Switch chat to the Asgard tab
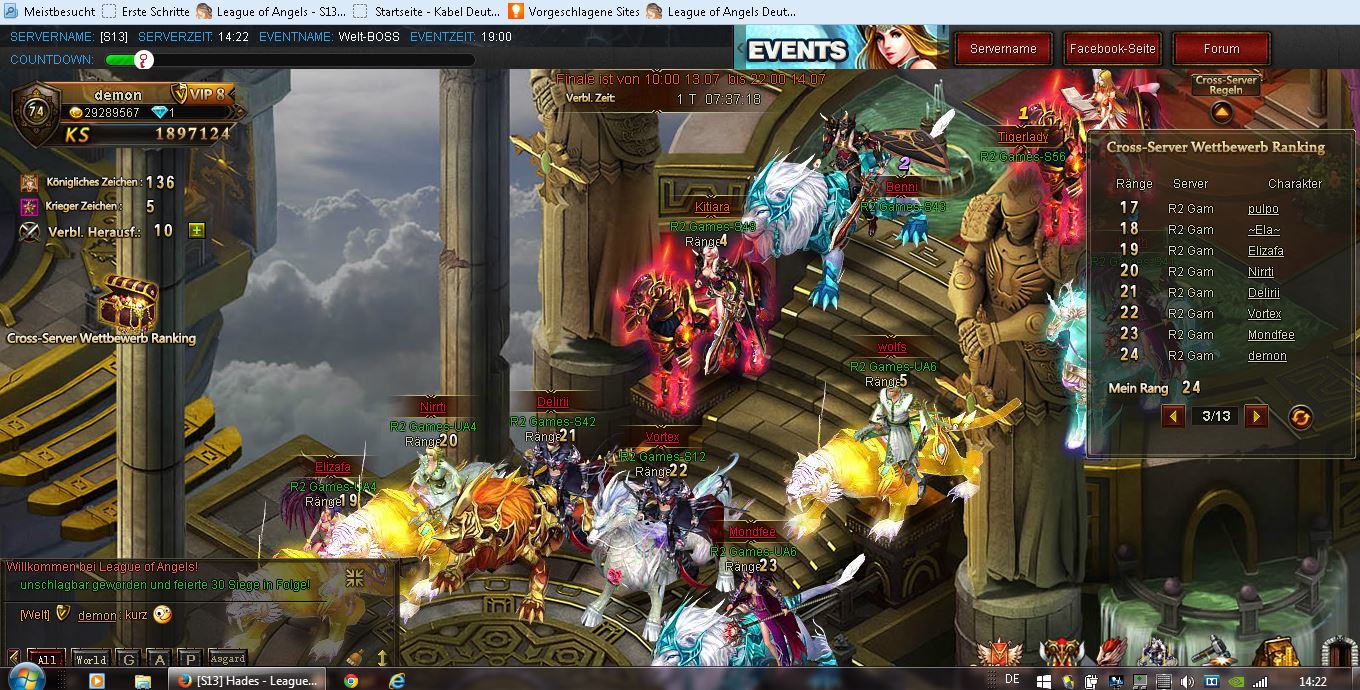This screenshot has height=690, width=1360. (x=227, y=659)
